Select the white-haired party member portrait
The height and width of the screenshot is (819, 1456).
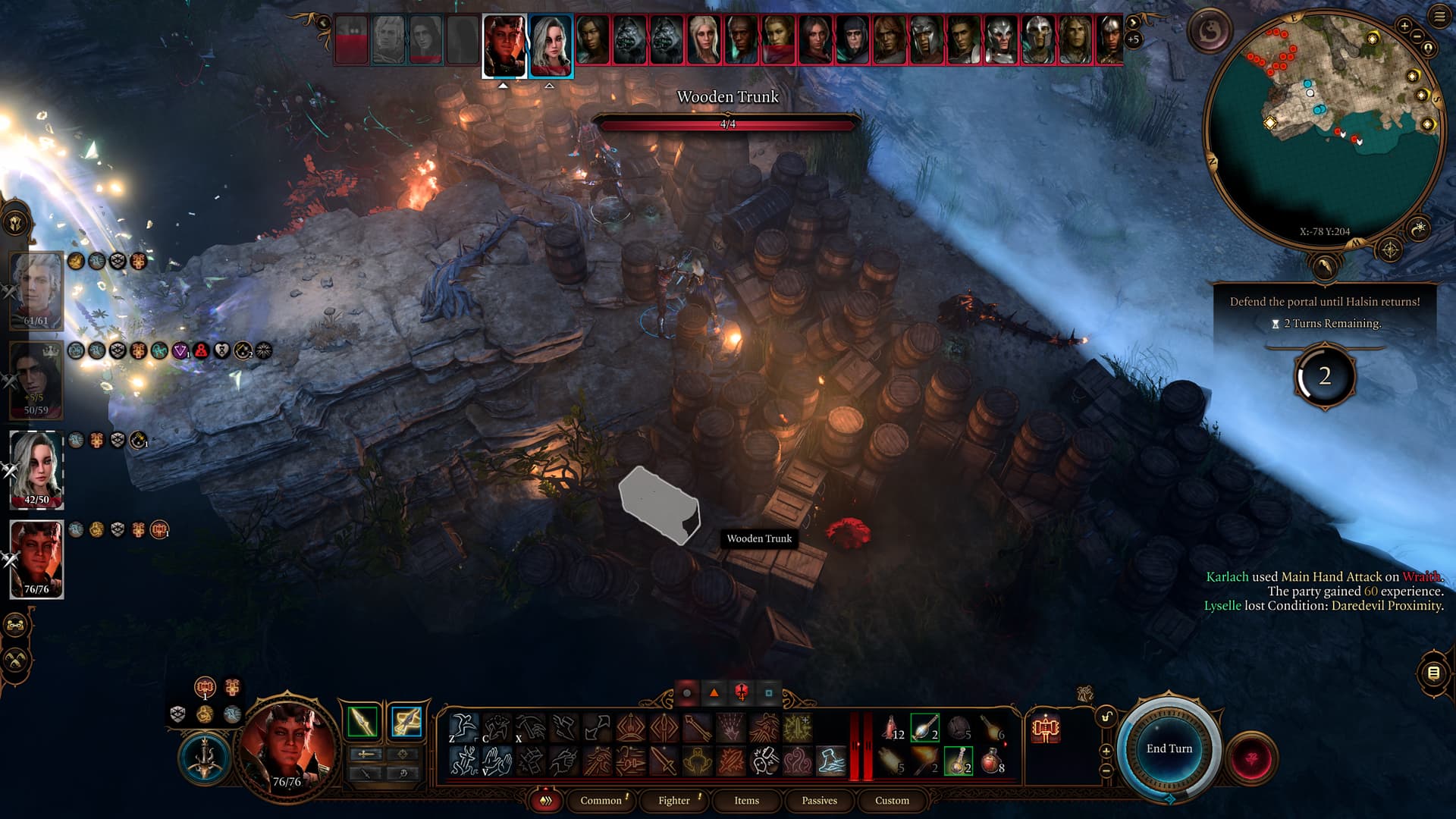(x=36, y=470)
